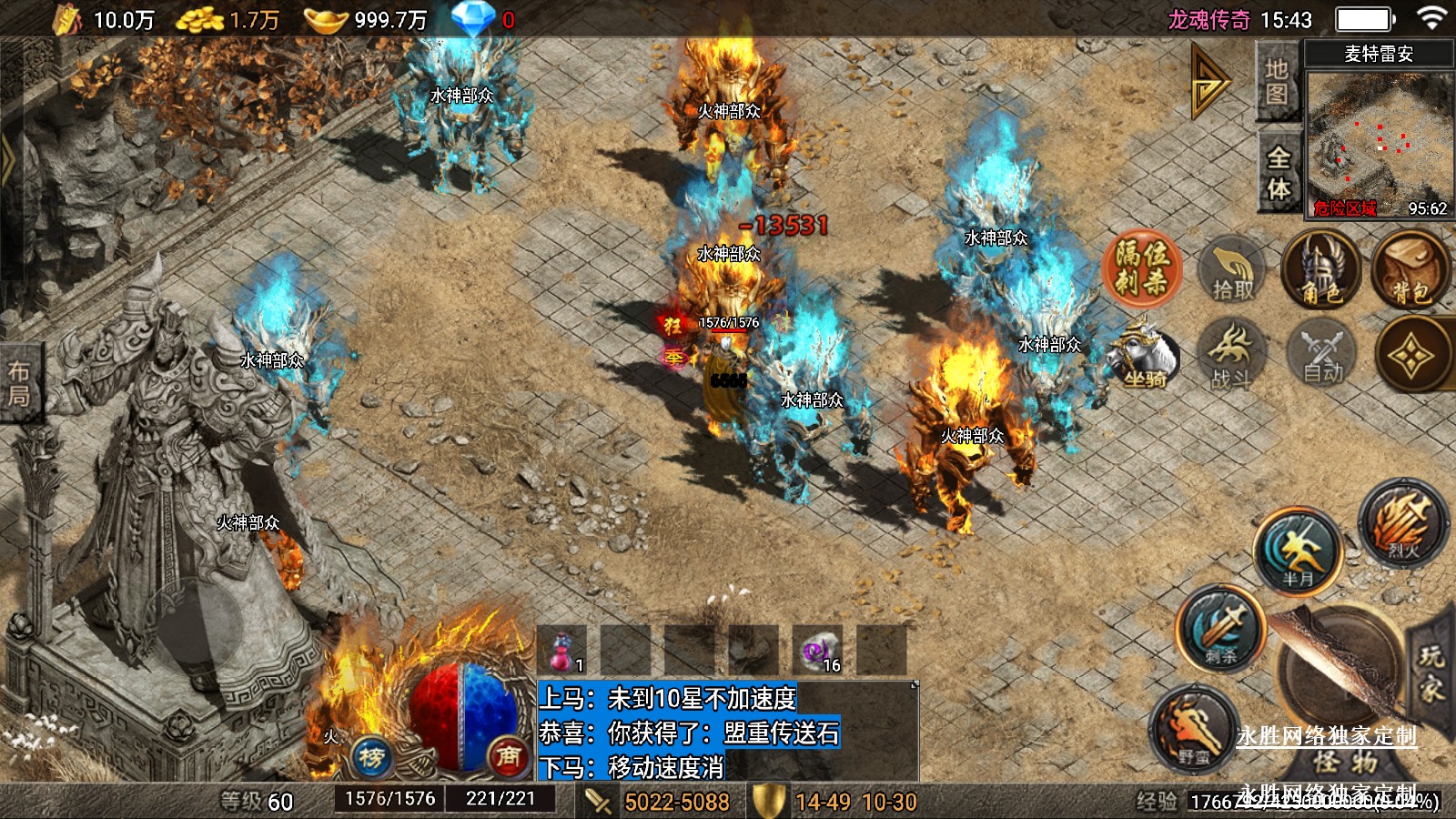Toggle the 坐骑 mount icon

click(x=1143, y=359)
